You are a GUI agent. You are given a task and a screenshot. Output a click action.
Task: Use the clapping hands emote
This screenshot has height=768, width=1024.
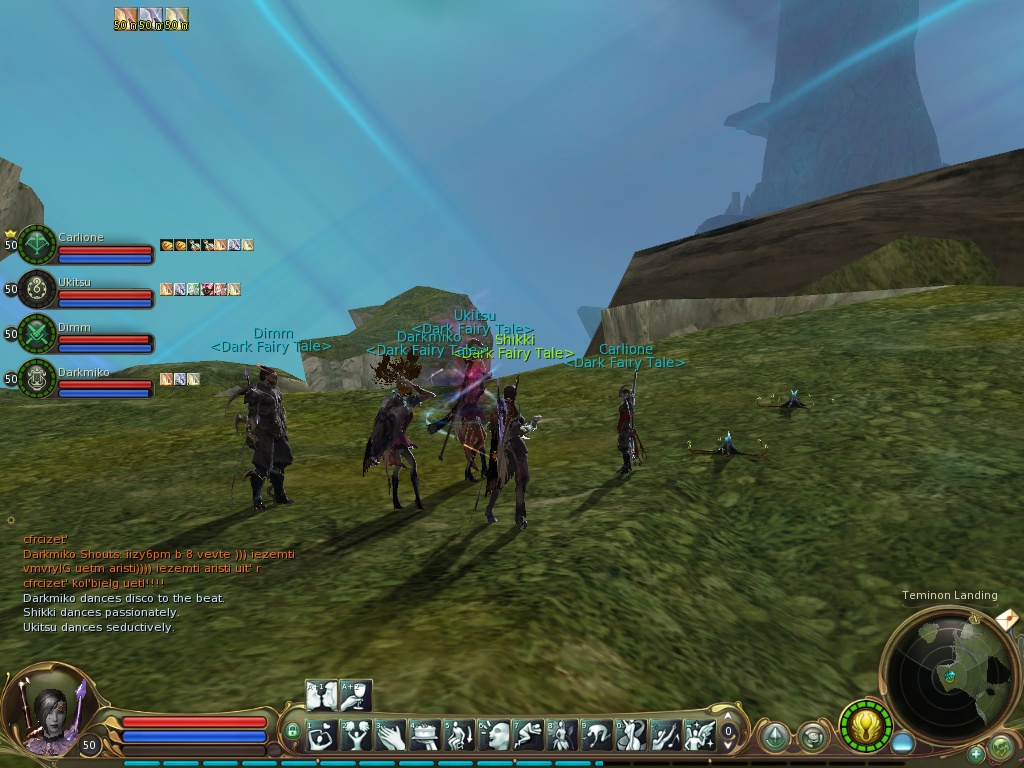pyautogui.click(x=391, y=736)
